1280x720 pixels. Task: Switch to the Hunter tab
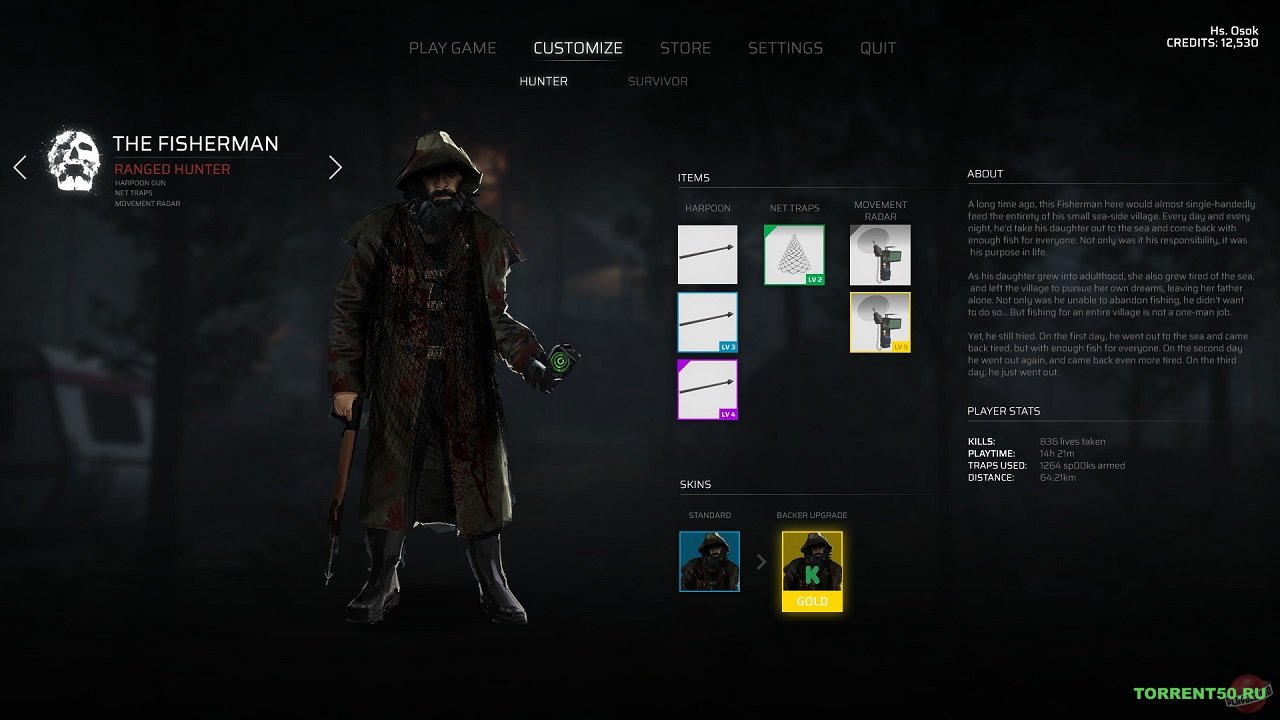point(543,81)
